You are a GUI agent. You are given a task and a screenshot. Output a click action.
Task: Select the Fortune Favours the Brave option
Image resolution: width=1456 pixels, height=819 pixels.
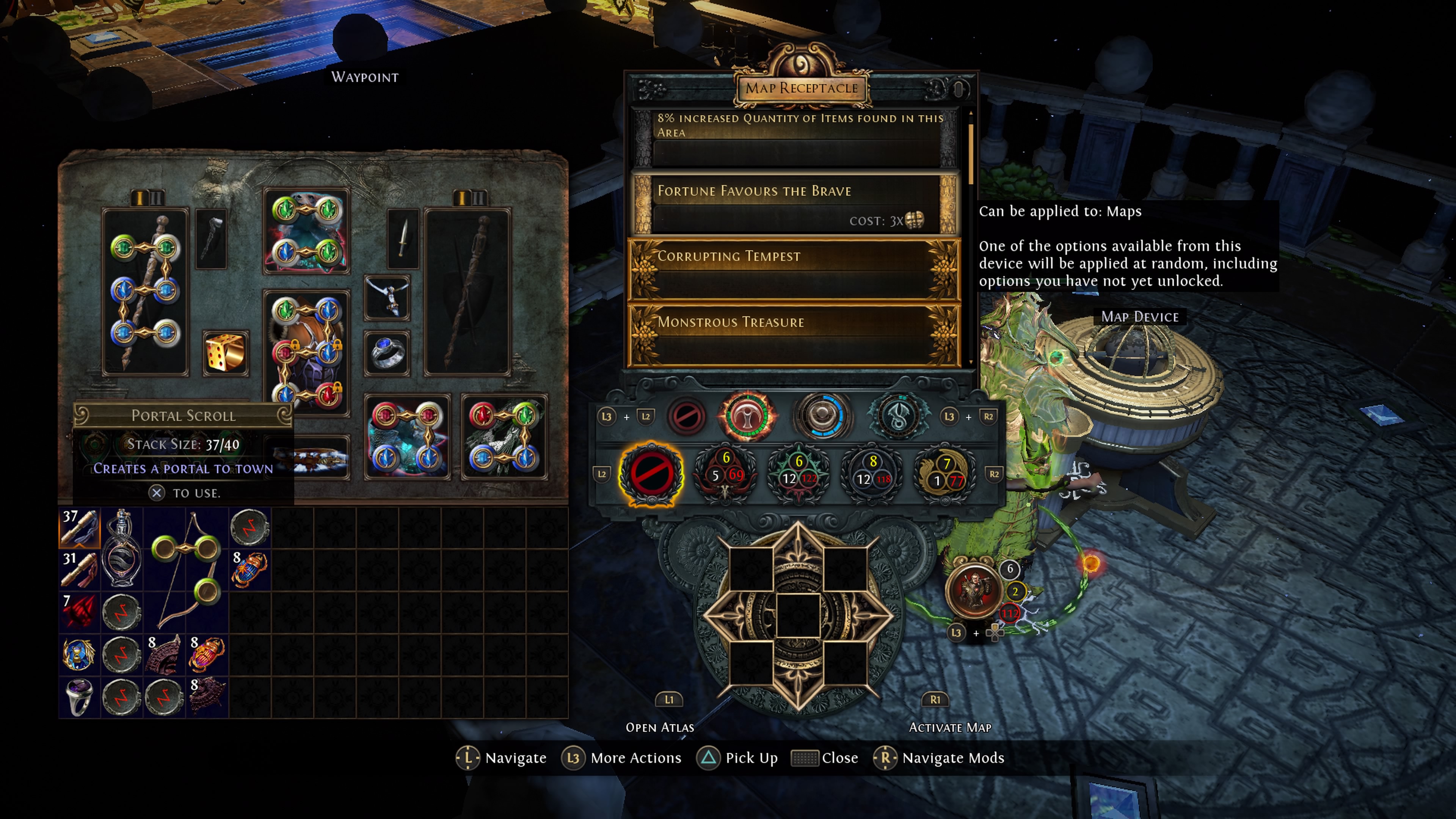794,204
